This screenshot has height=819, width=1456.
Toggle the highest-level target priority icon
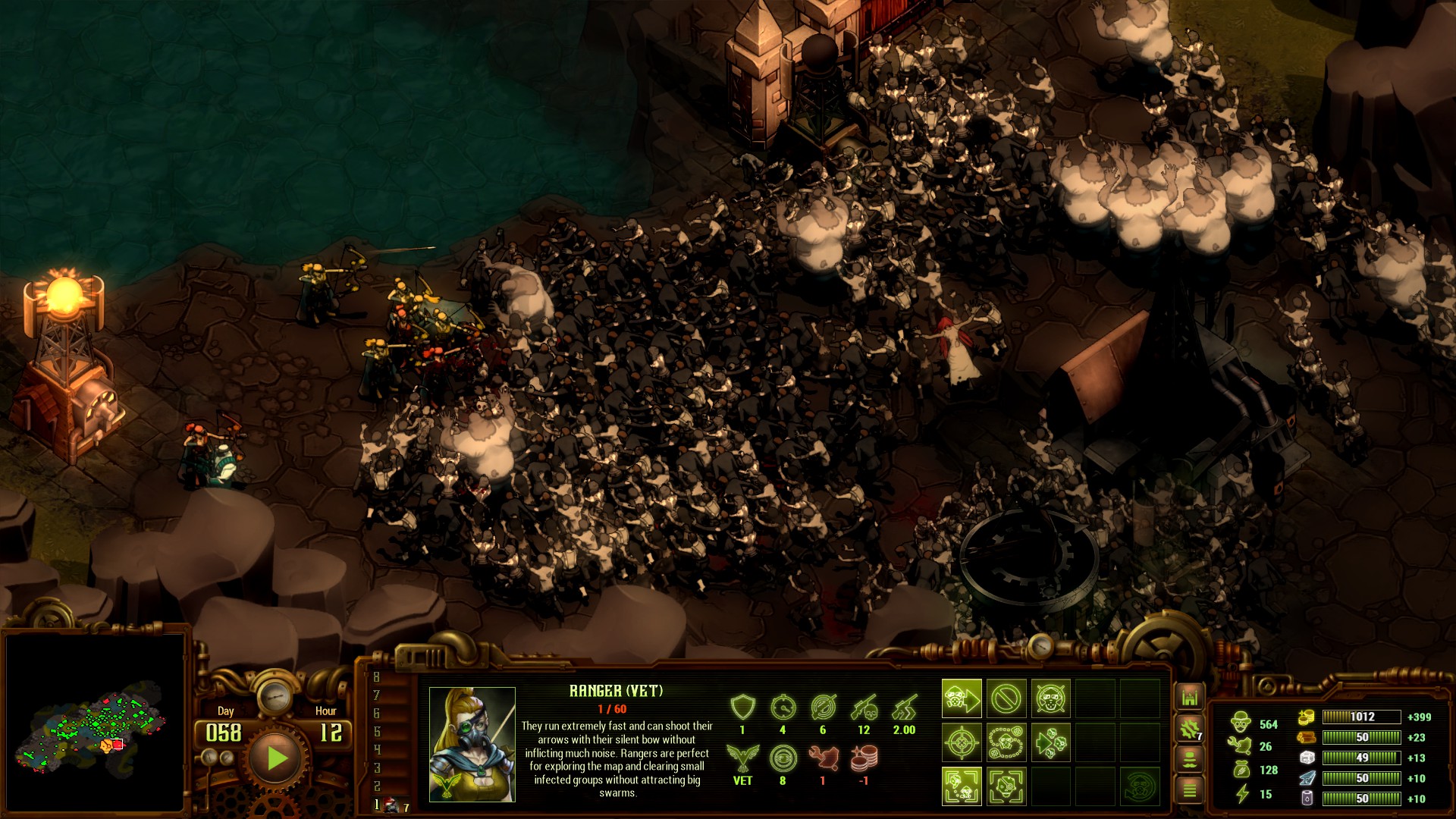[x=1006, y=786]
